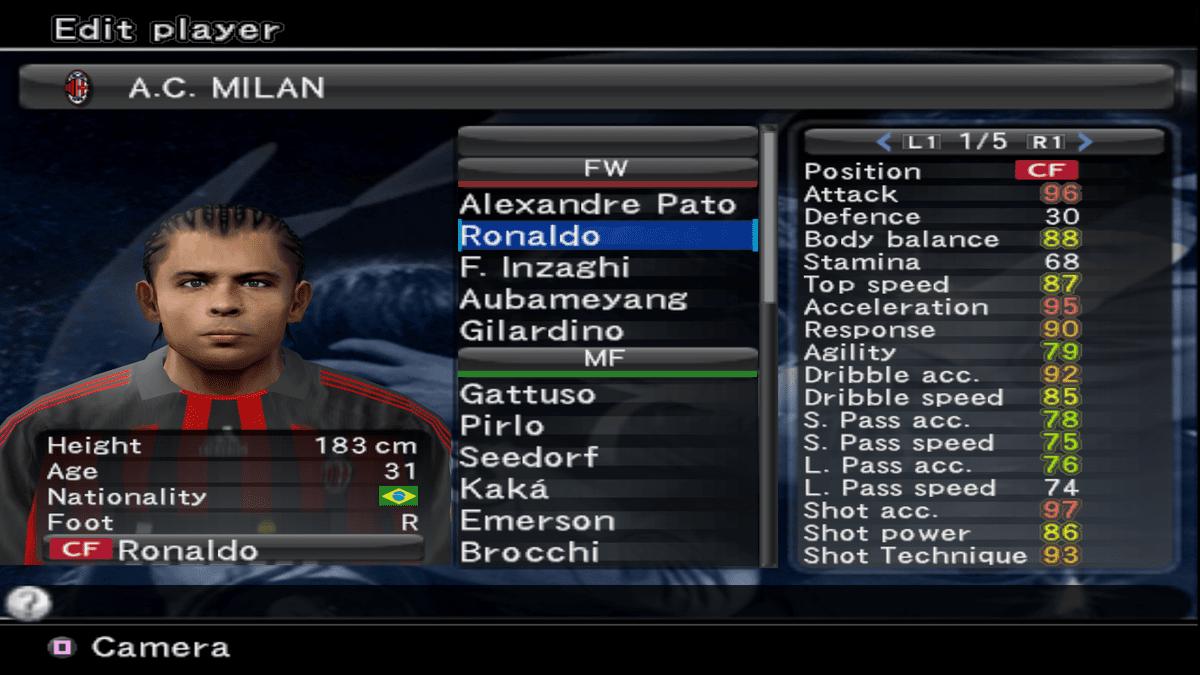Open the A.C. Milan team bar

point(596,88)
